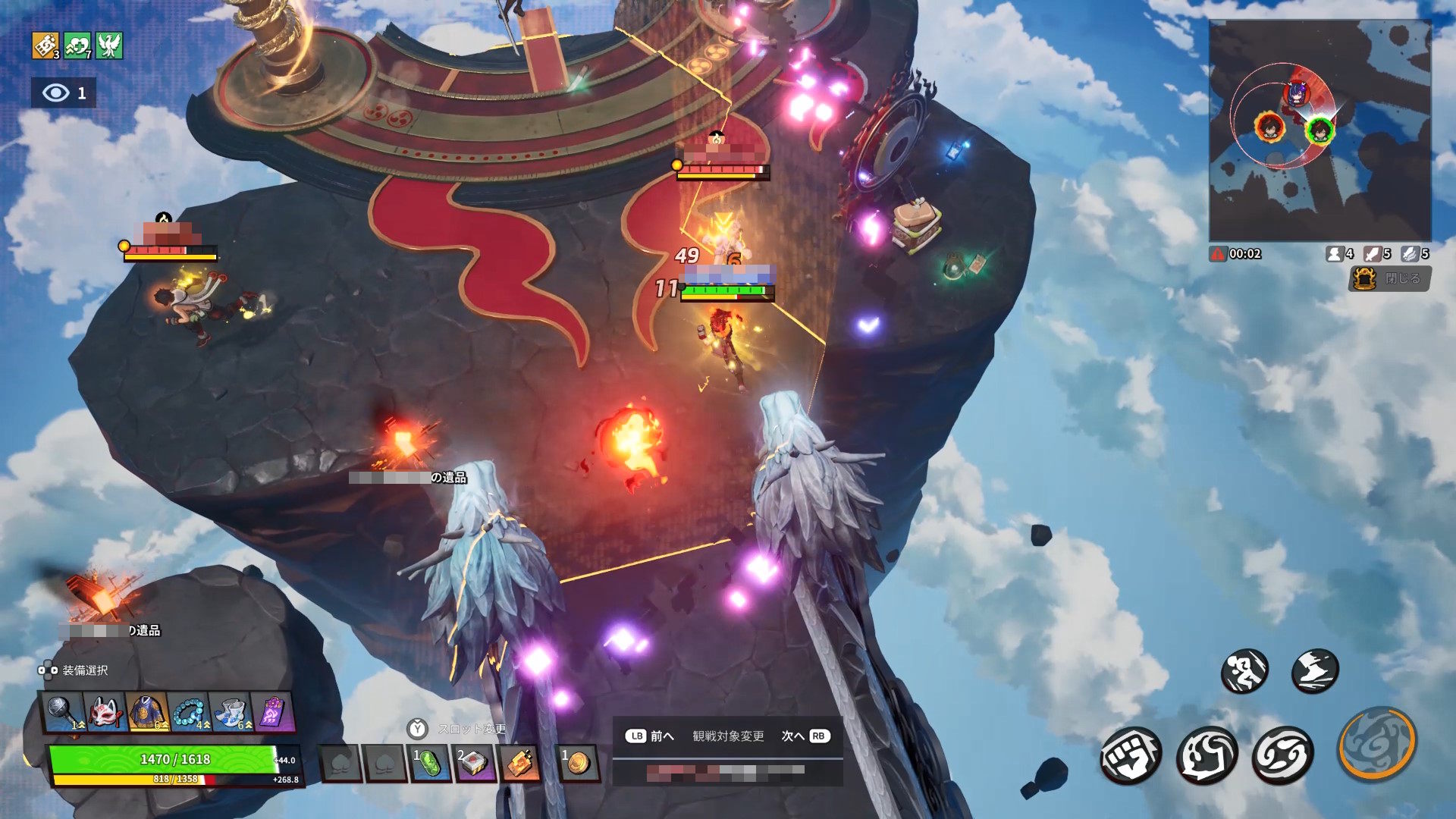Use the green capsule consumable item
The image size is (1456, 819).
tap(429, 763)
